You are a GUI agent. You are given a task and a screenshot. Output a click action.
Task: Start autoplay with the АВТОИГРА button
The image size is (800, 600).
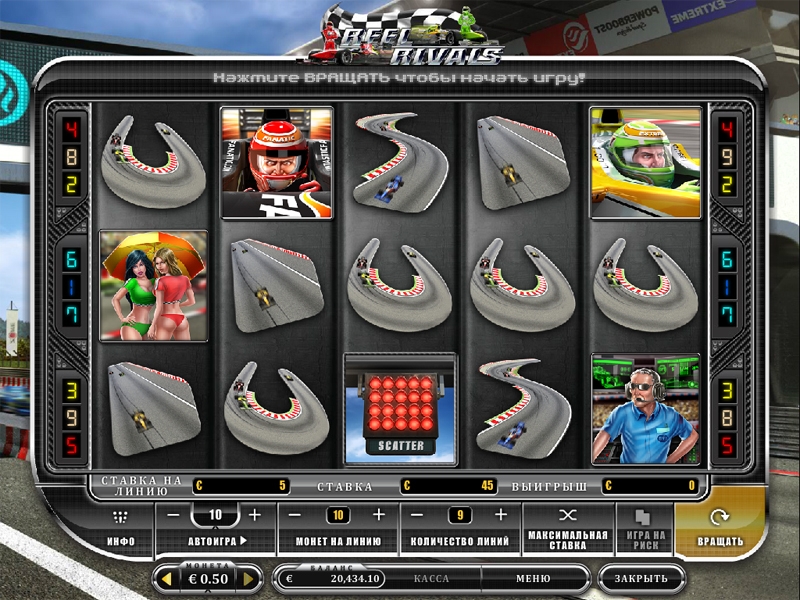tap(217, 541)
